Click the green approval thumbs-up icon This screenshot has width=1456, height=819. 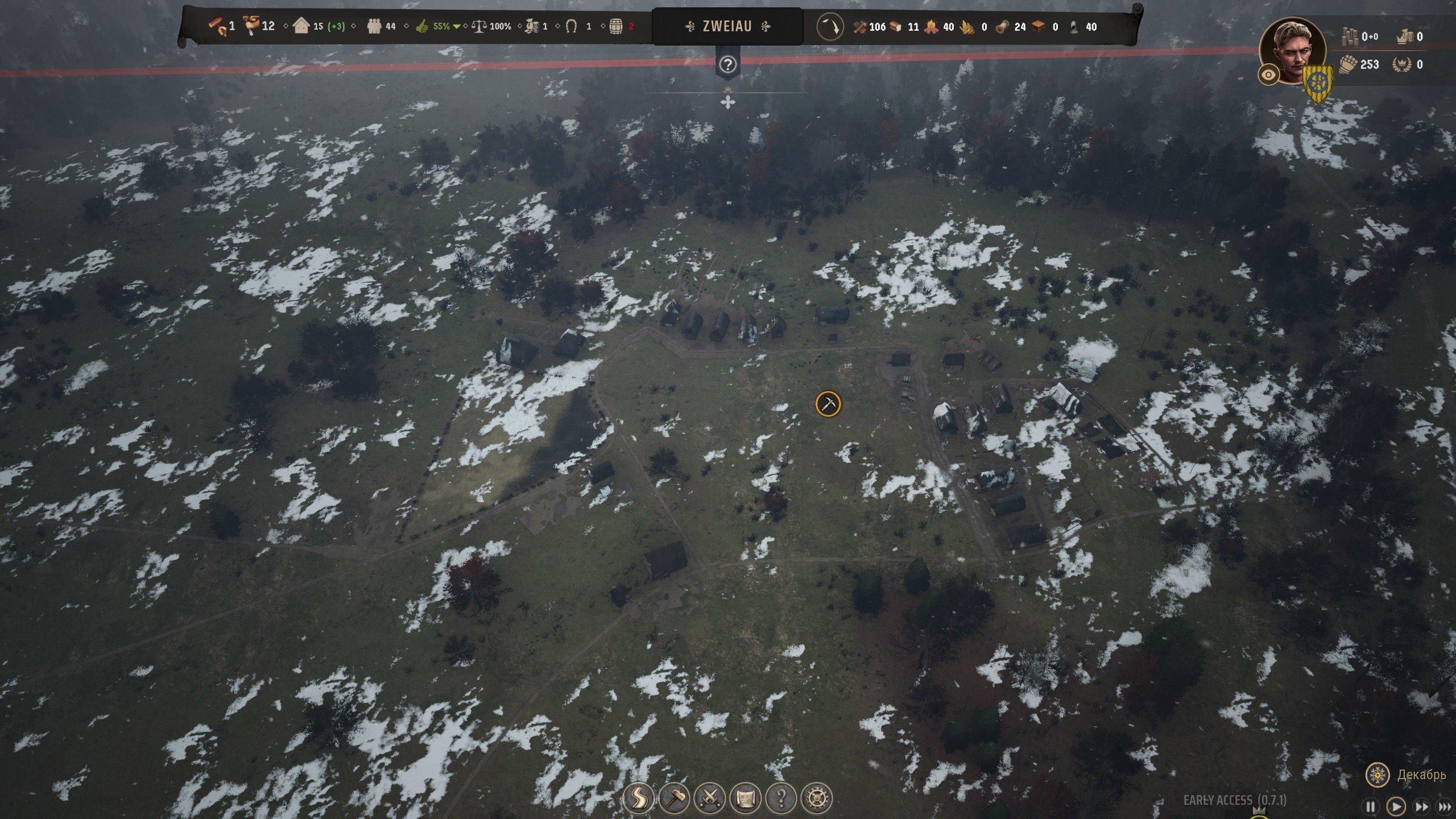[x=421, y=26]
